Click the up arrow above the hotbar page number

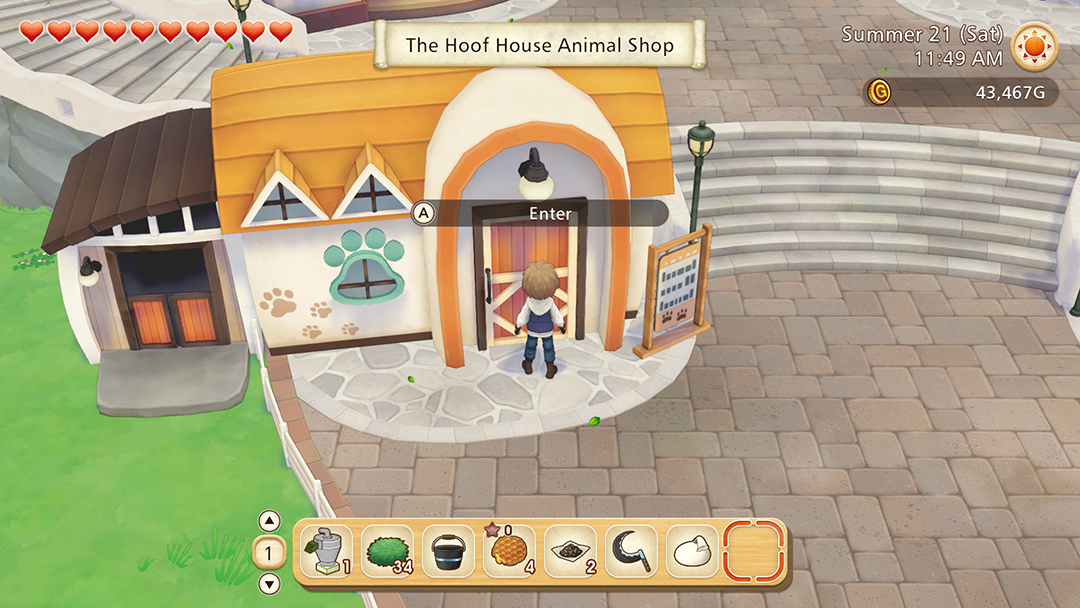(269, 520)
